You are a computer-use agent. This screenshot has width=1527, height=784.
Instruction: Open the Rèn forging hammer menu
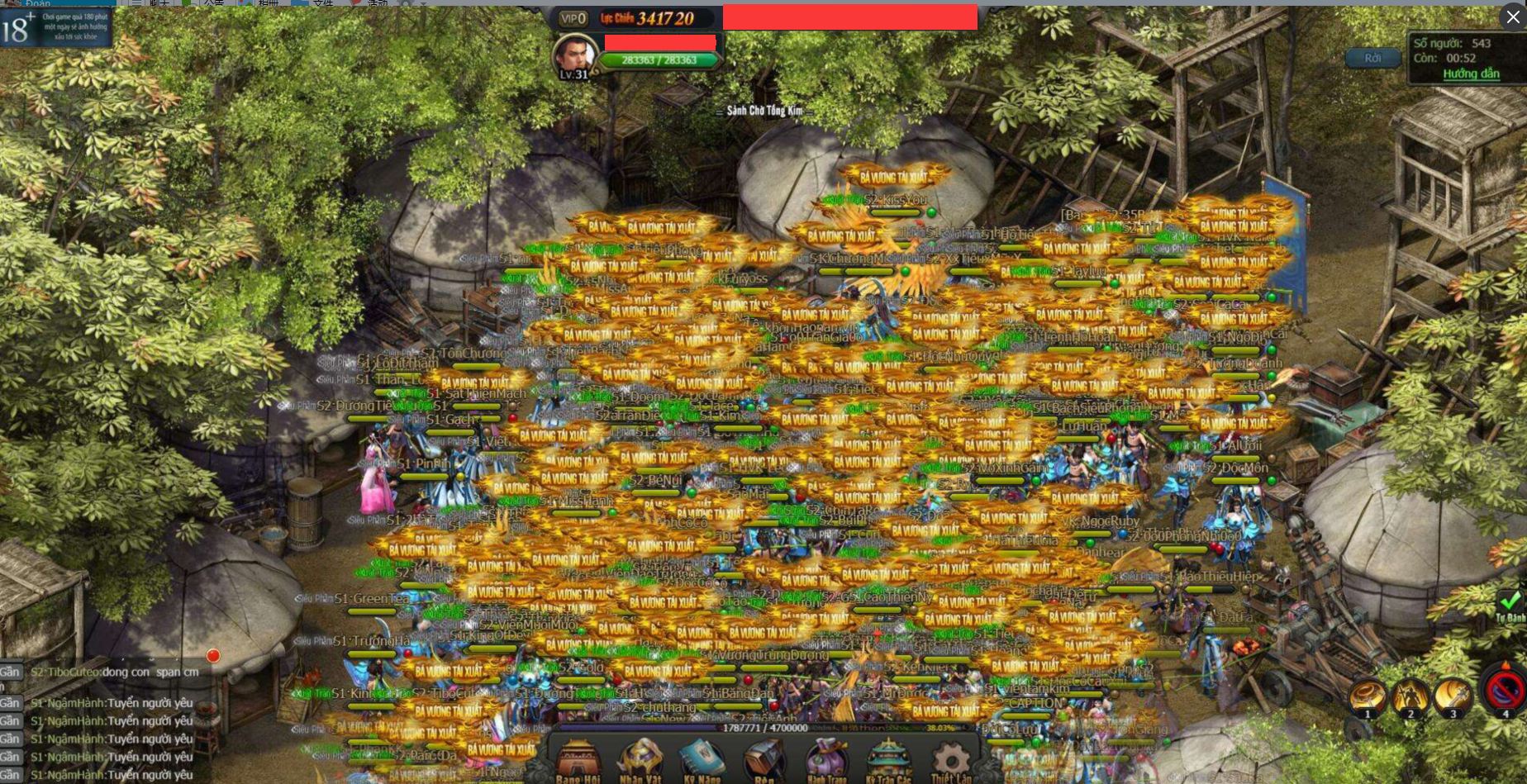click(764, 760)
